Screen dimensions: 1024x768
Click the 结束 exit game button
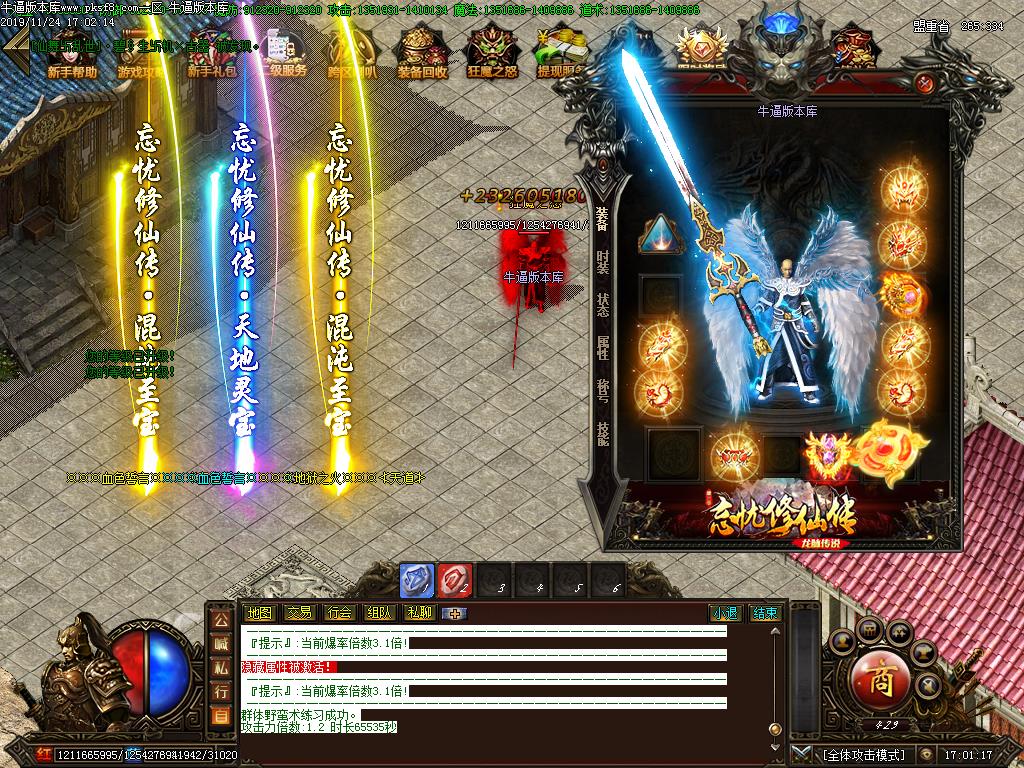click(x=765, y=613)
